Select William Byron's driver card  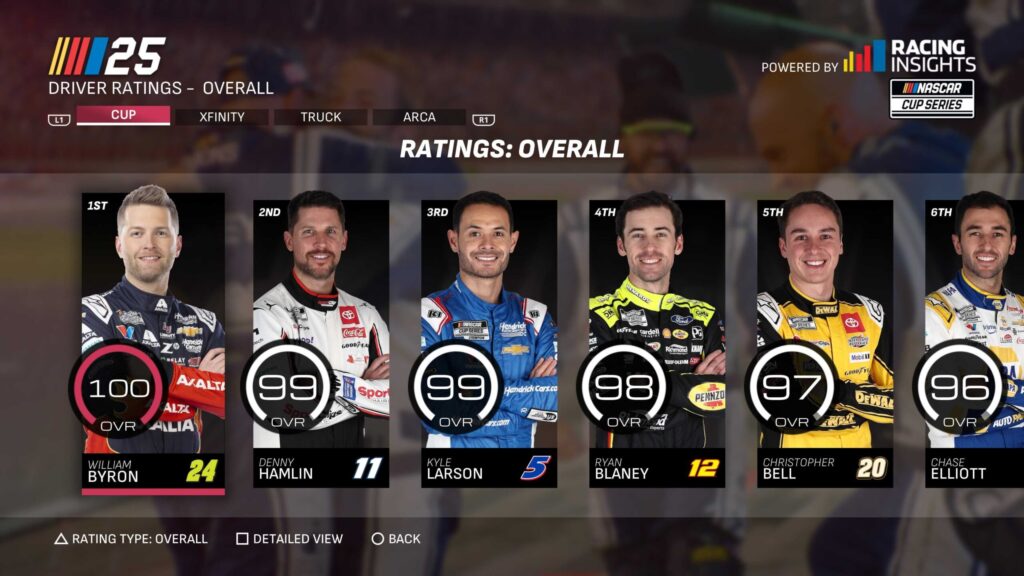[x=153, y=339]
